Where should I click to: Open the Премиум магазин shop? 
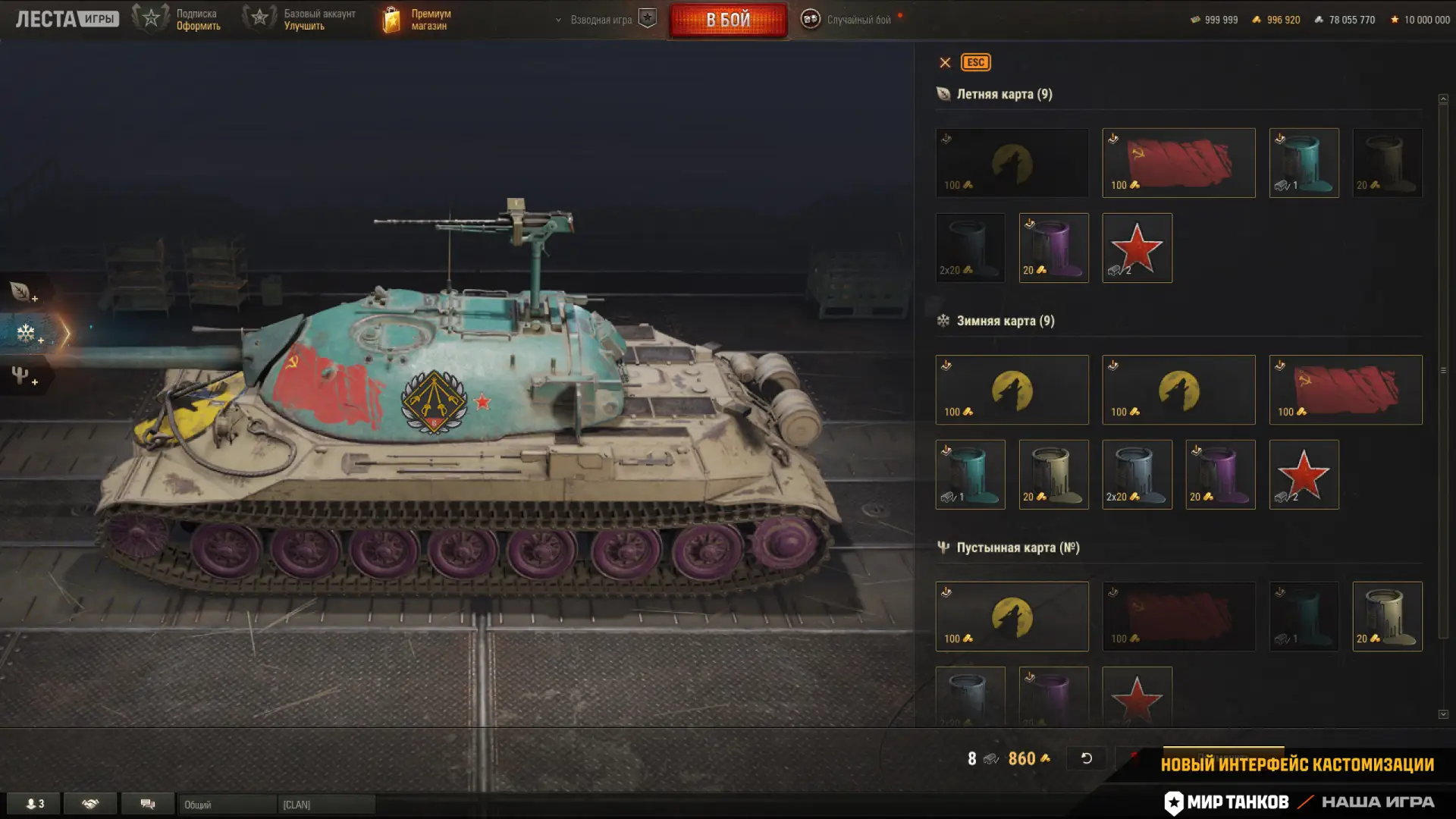(x=416, y=20)
